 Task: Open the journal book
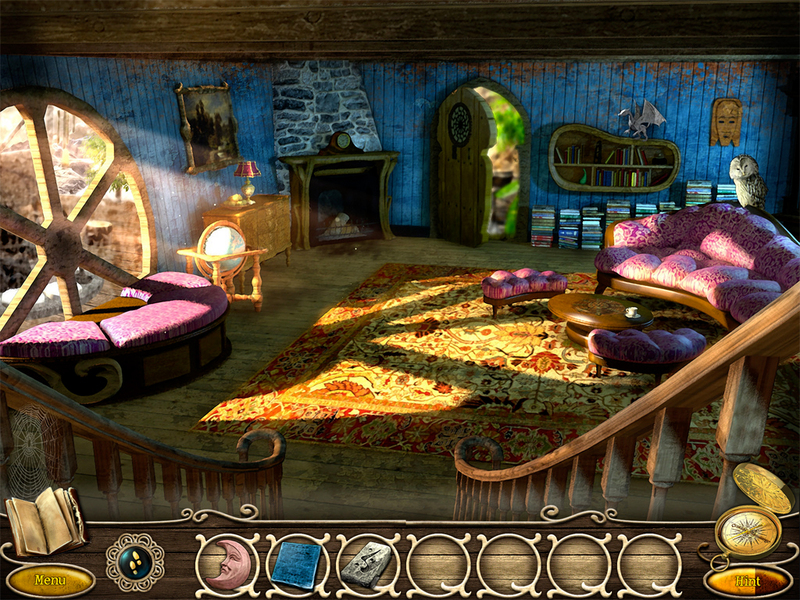coord(45,521)
